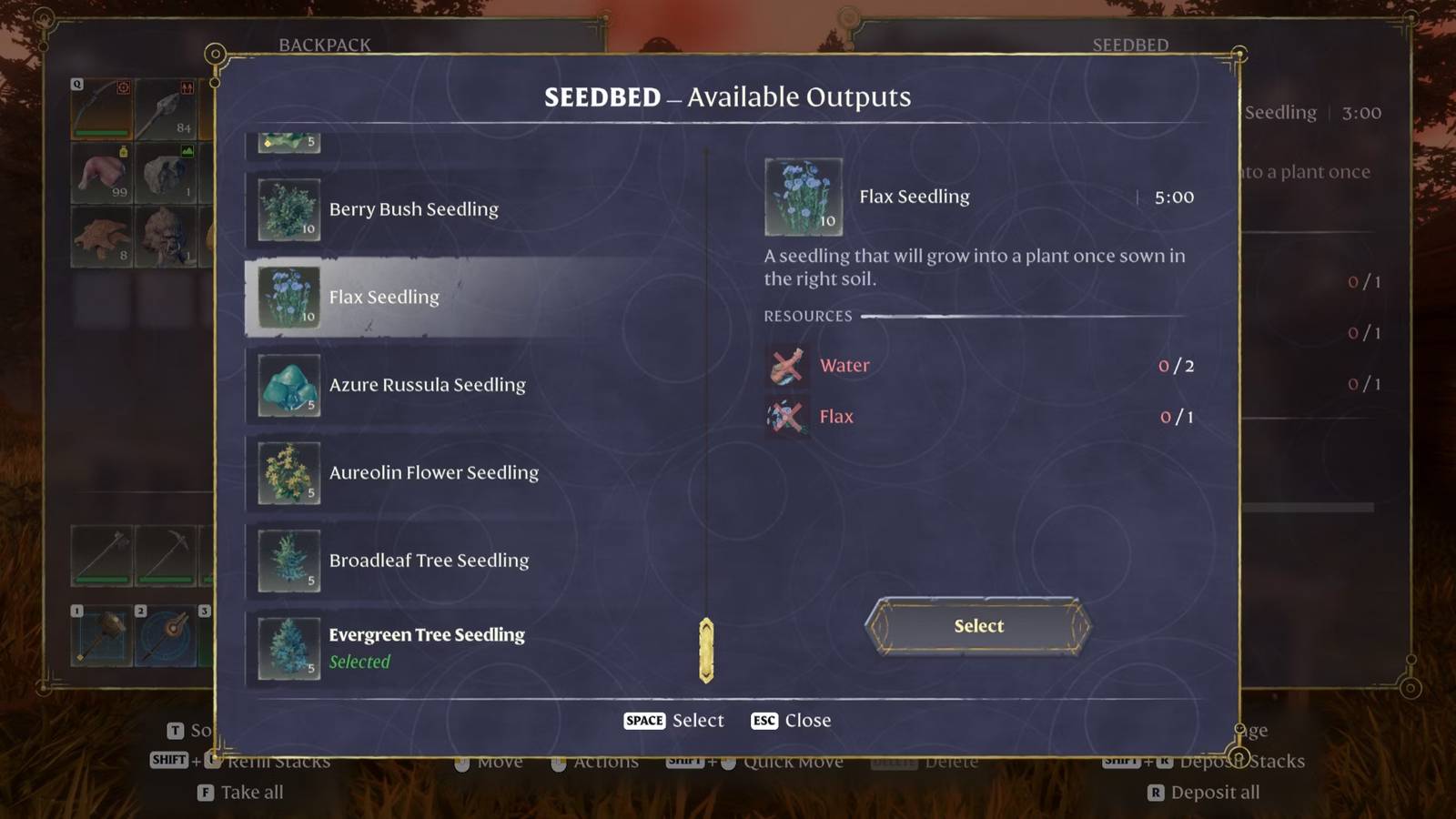
Task: Click the Water resource icon with red cross
Action: click(x=786, y=365)
